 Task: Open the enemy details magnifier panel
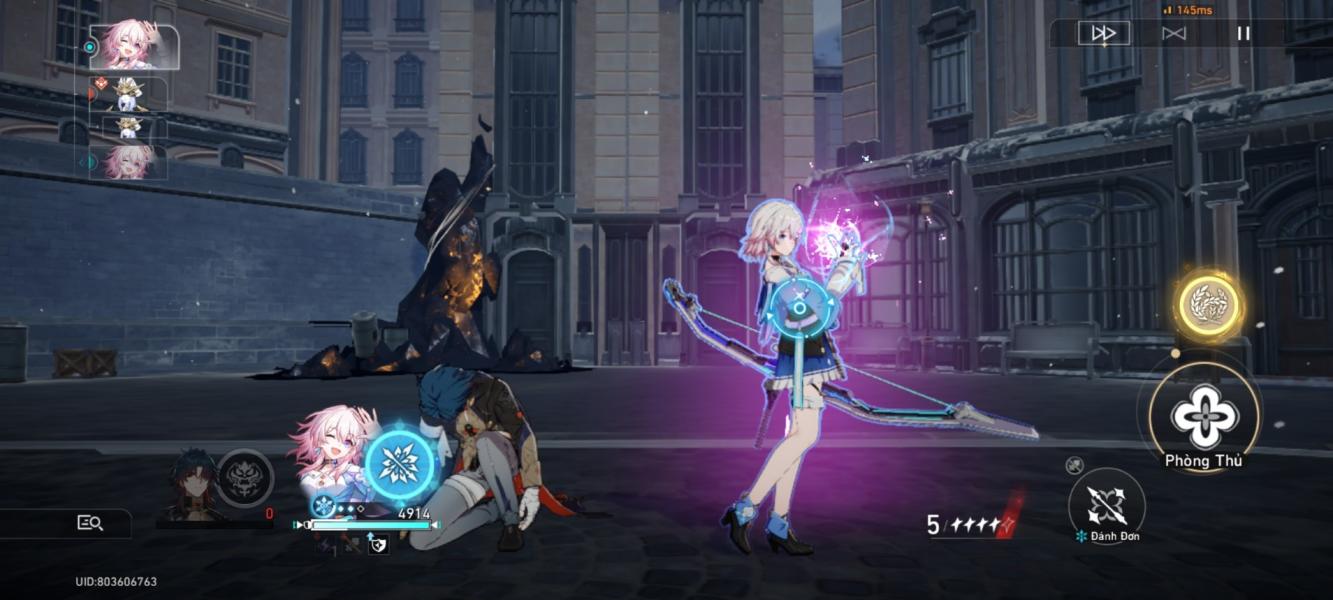[x=90, y=522]
